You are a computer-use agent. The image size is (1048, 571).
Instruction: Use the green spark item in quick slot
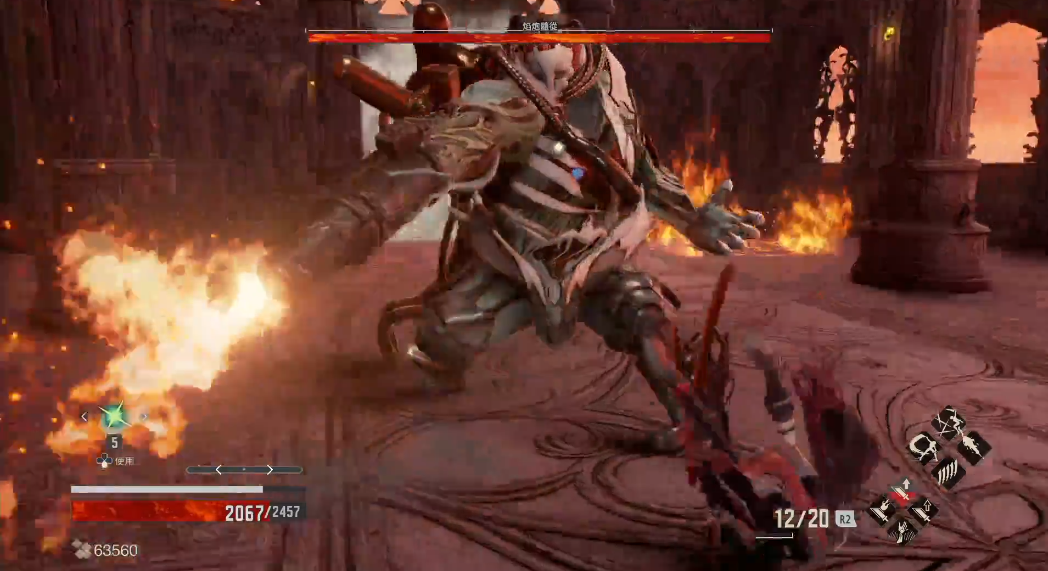[115, 415]
